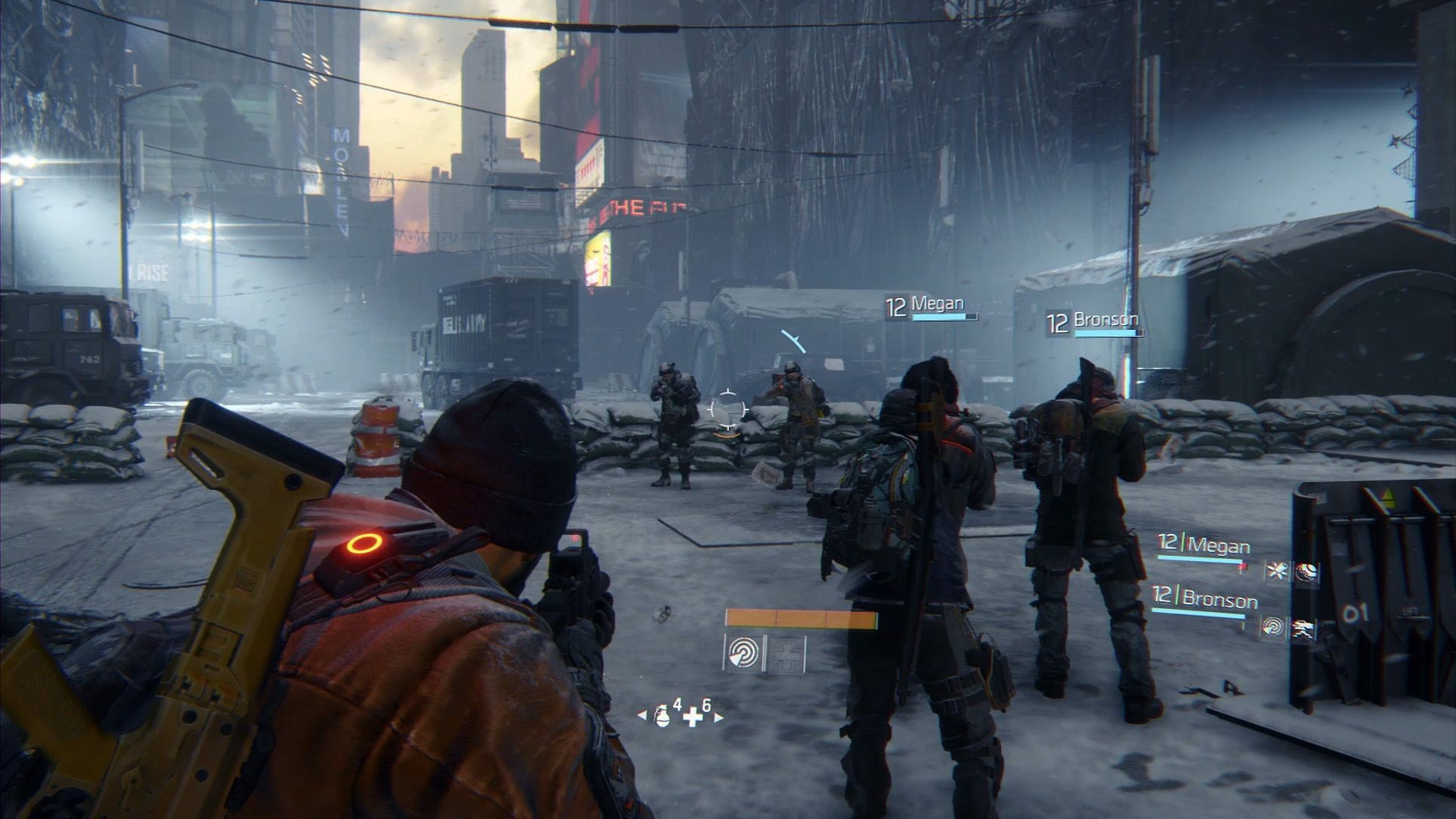Activate the Pulse radar scan skill
1456x819 pixels.
(745, 653)
